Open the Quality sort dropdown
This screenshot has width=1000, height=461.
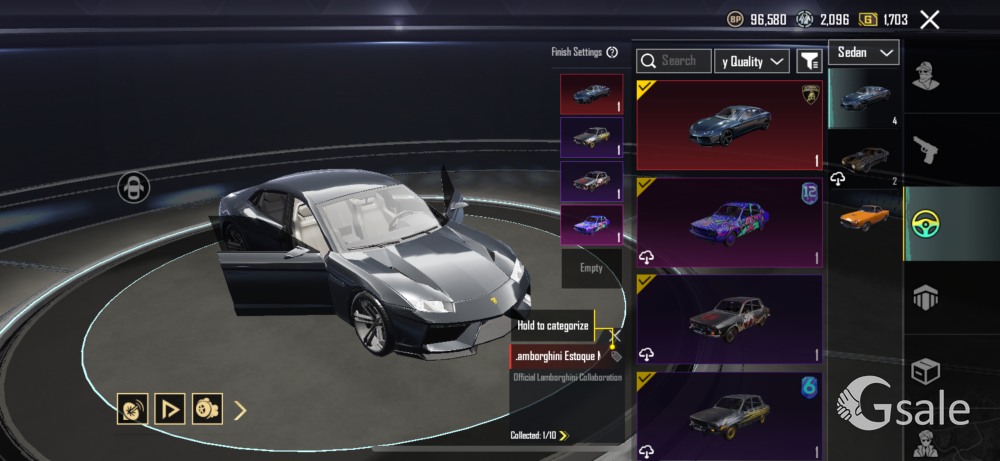click(x=753, y=61)
